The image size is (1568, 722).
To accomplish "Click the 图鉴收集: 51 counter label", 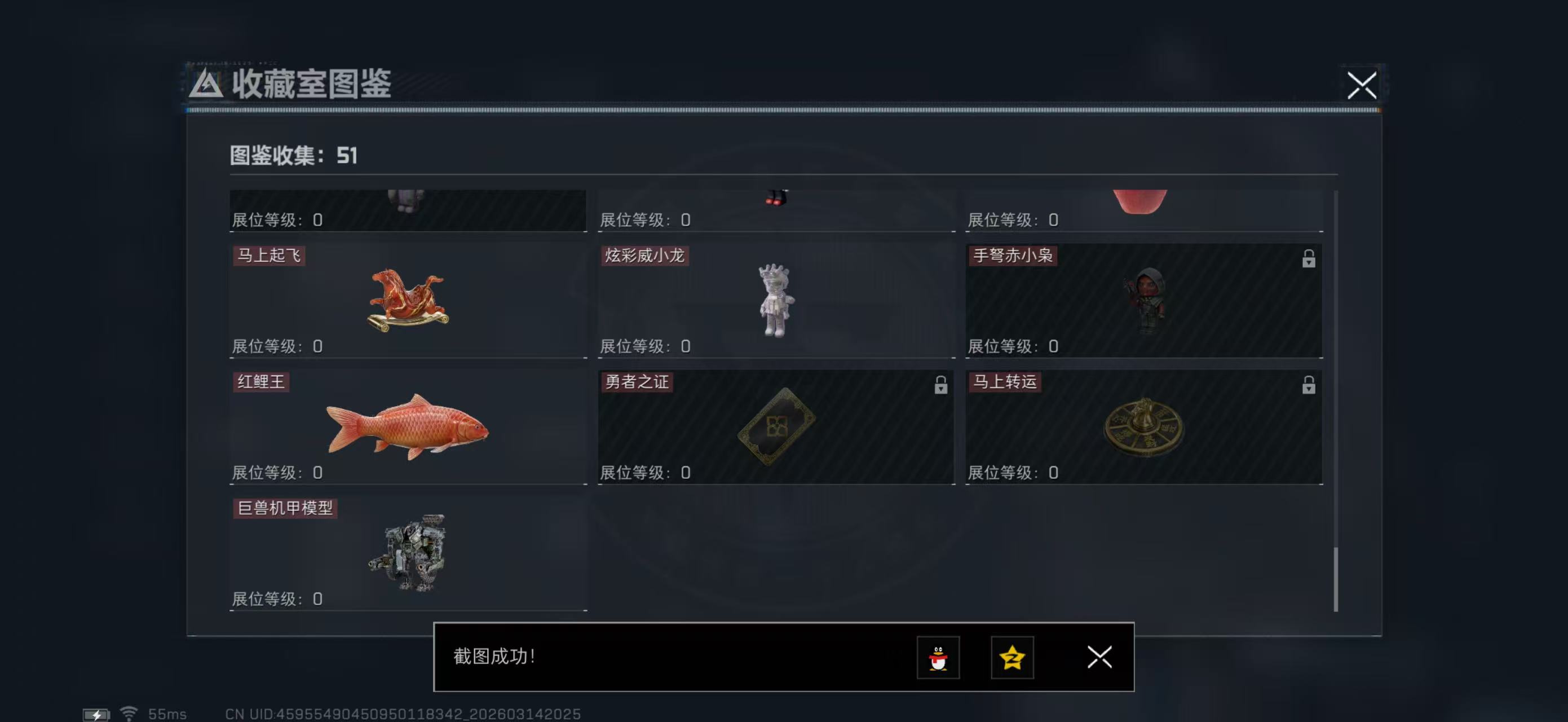I will 292,156.
